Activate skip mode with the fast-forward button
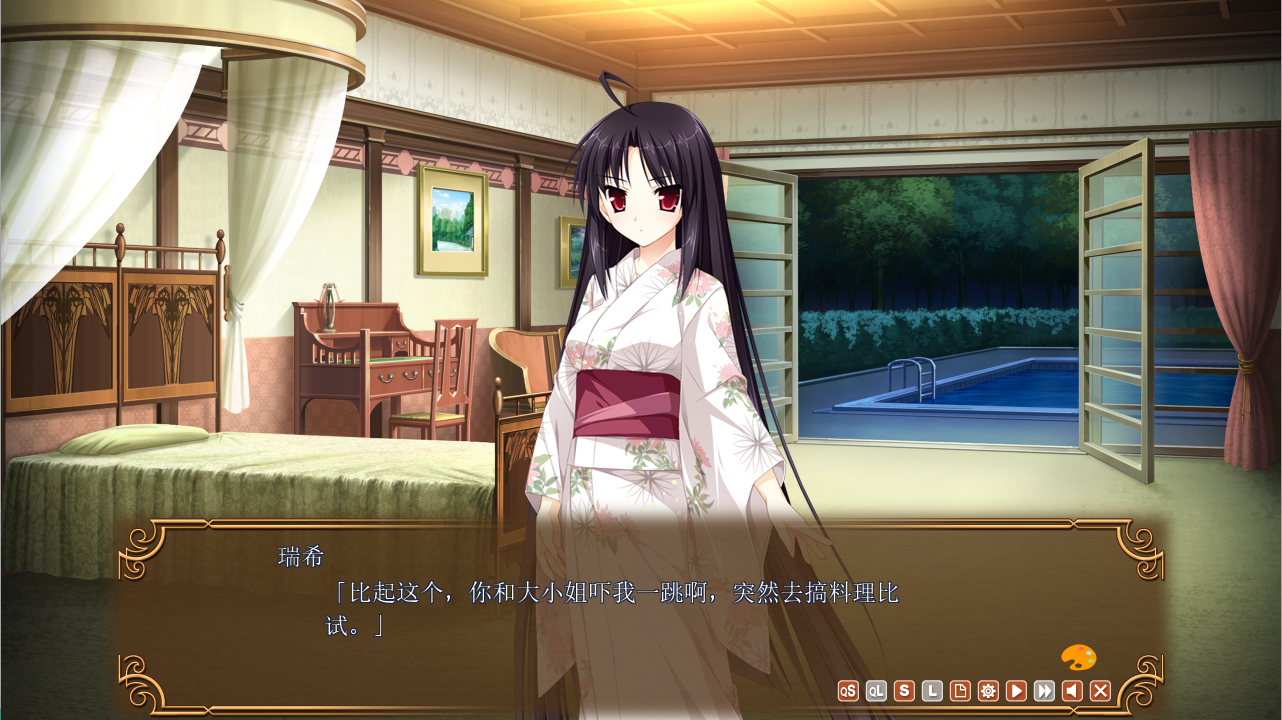The height and width of the screenshot is (720, 1282). (1045, 691)
